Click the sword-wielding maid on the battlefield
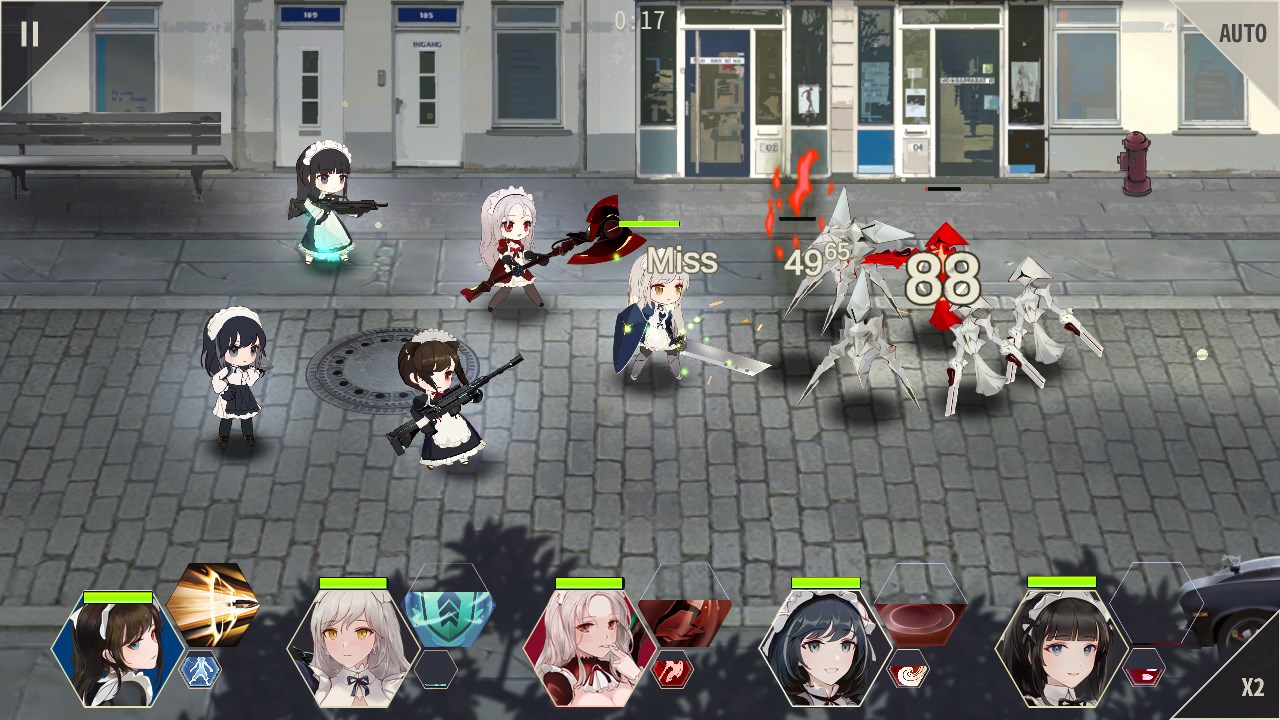 click(x=660, y=320)
